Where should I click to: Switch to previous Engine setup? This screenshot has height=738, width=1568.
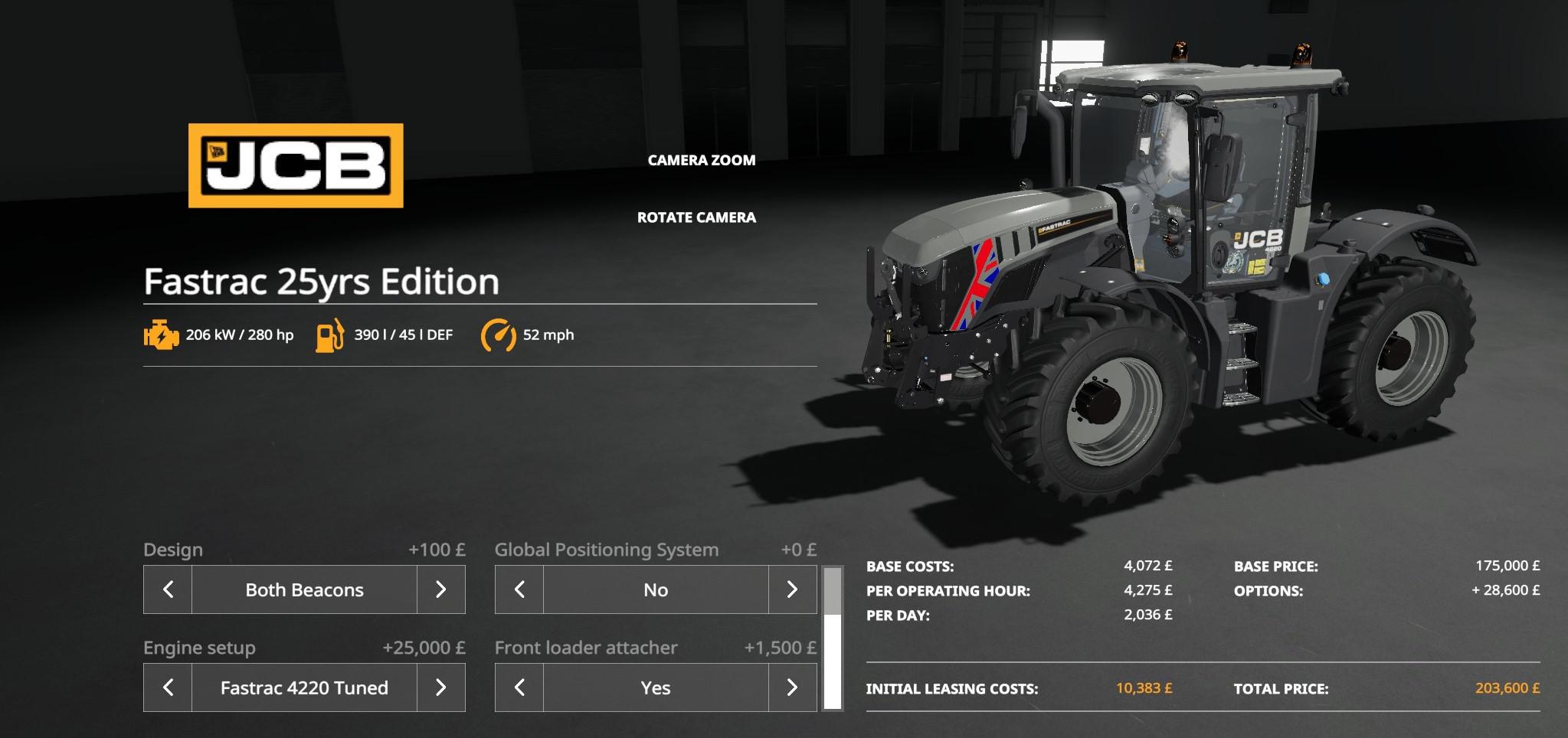tap(168, 687)
